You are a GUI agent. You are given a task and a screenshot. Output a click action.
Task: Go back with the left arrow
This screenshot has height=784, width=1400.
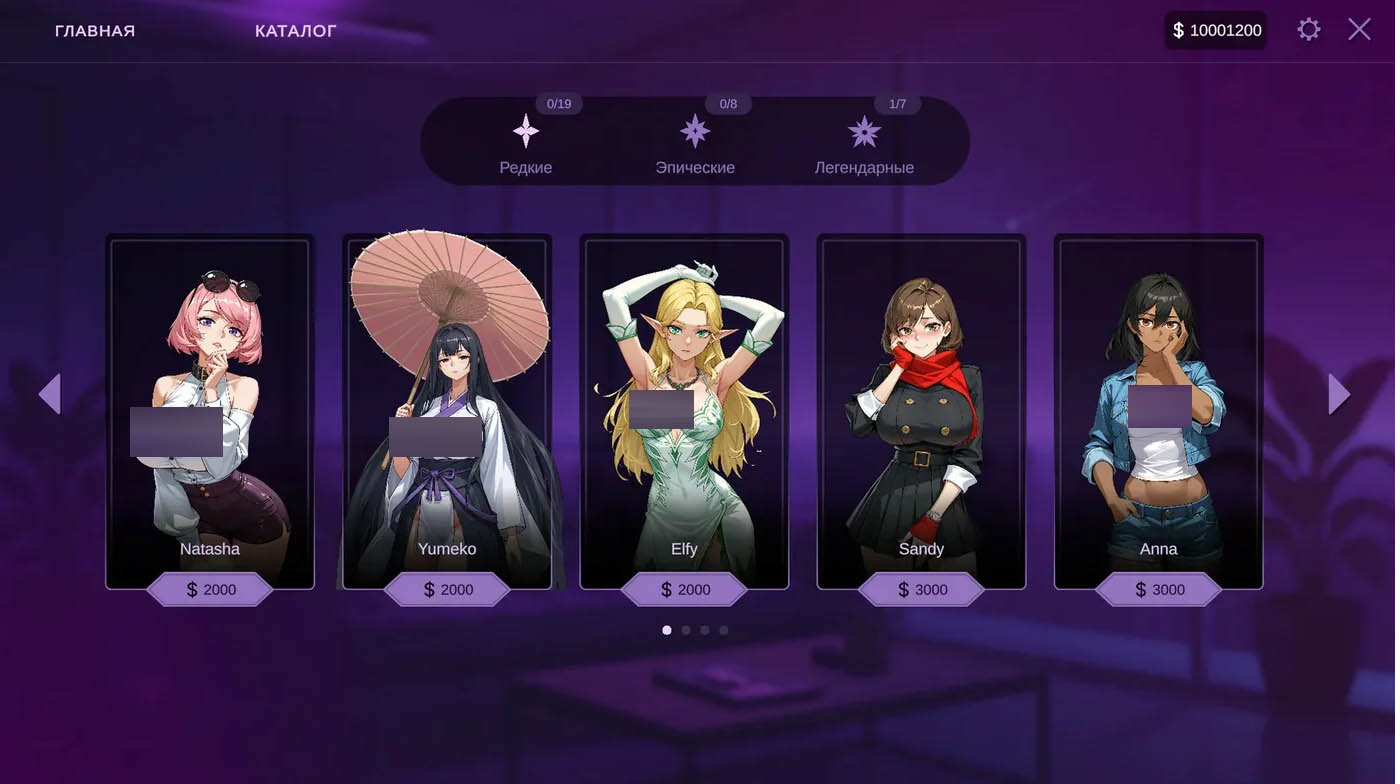[50, 394]
